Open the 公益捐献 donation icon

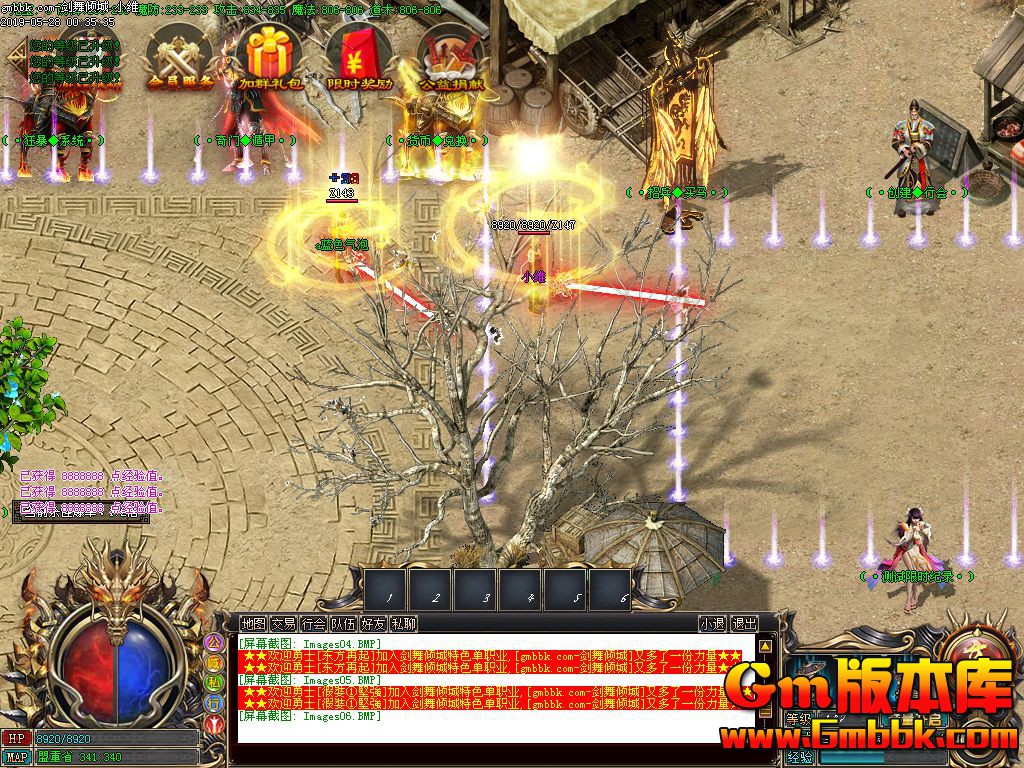(449, 57)
